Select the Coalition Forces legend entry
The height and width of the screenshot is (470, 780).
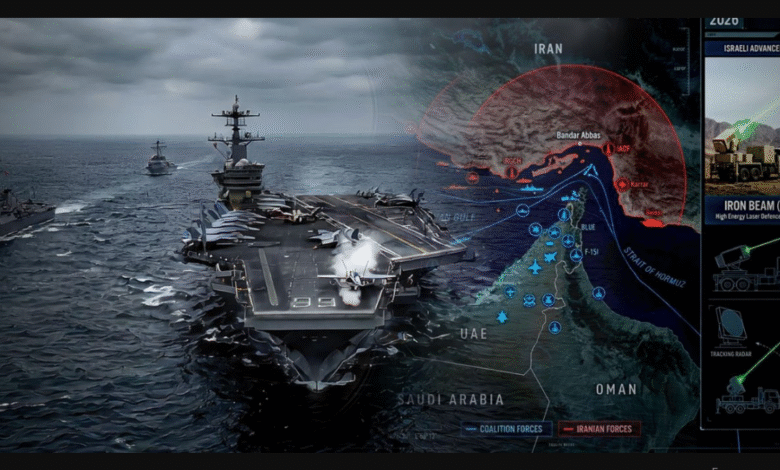510,428
